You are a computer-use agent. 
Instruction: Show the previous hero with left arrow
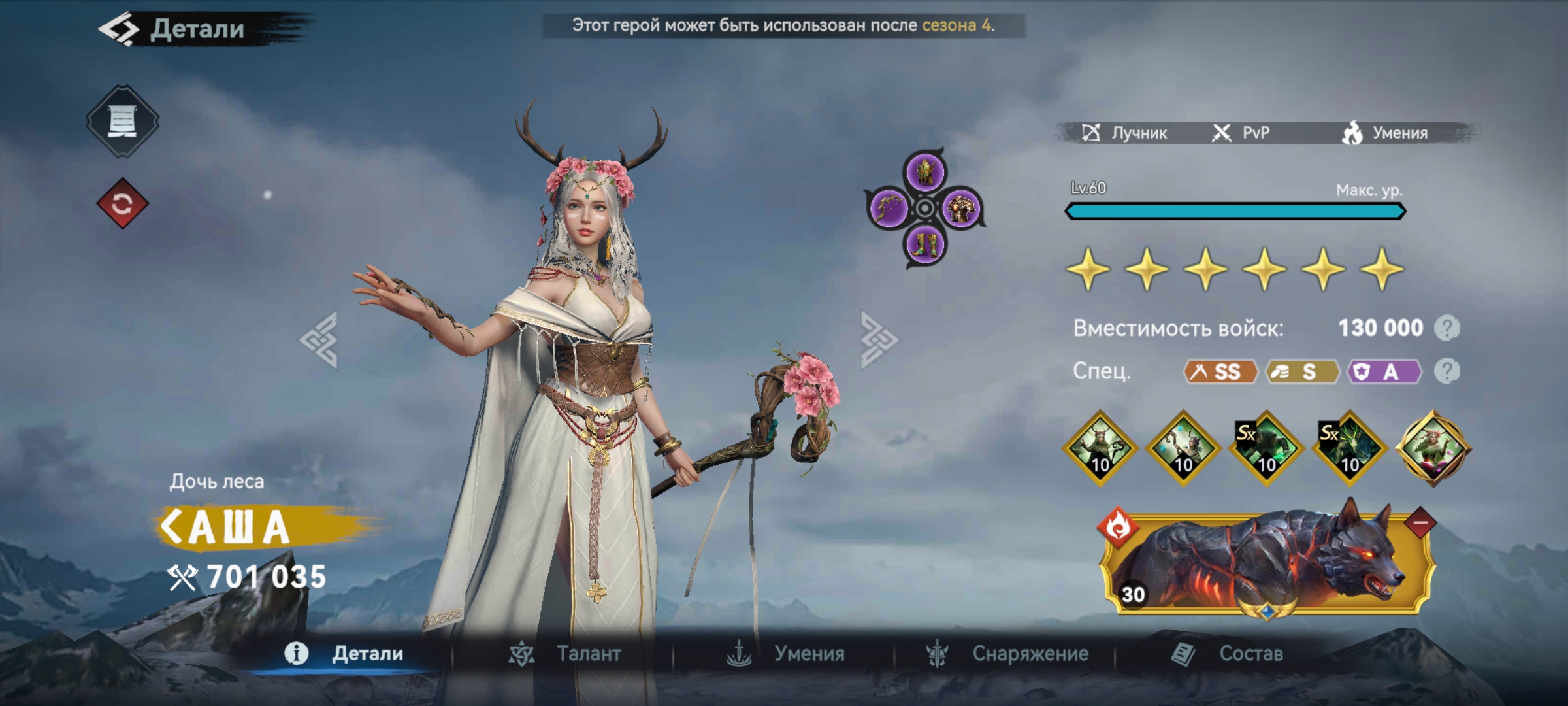tap(319, 340)
